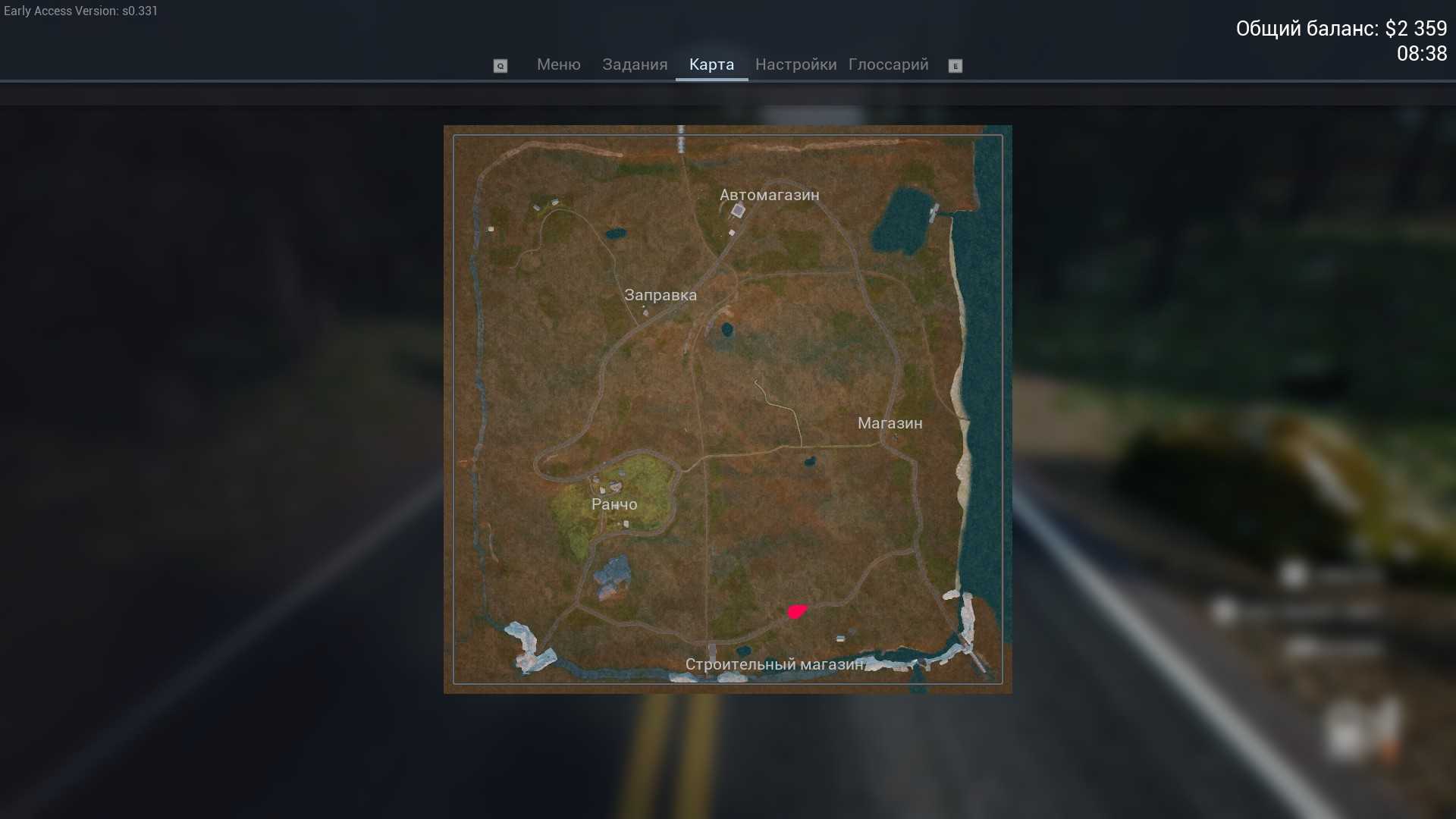Select the Карта tab
The height and width of the screenshot is (819, 1456).
(x=711, y=65)
